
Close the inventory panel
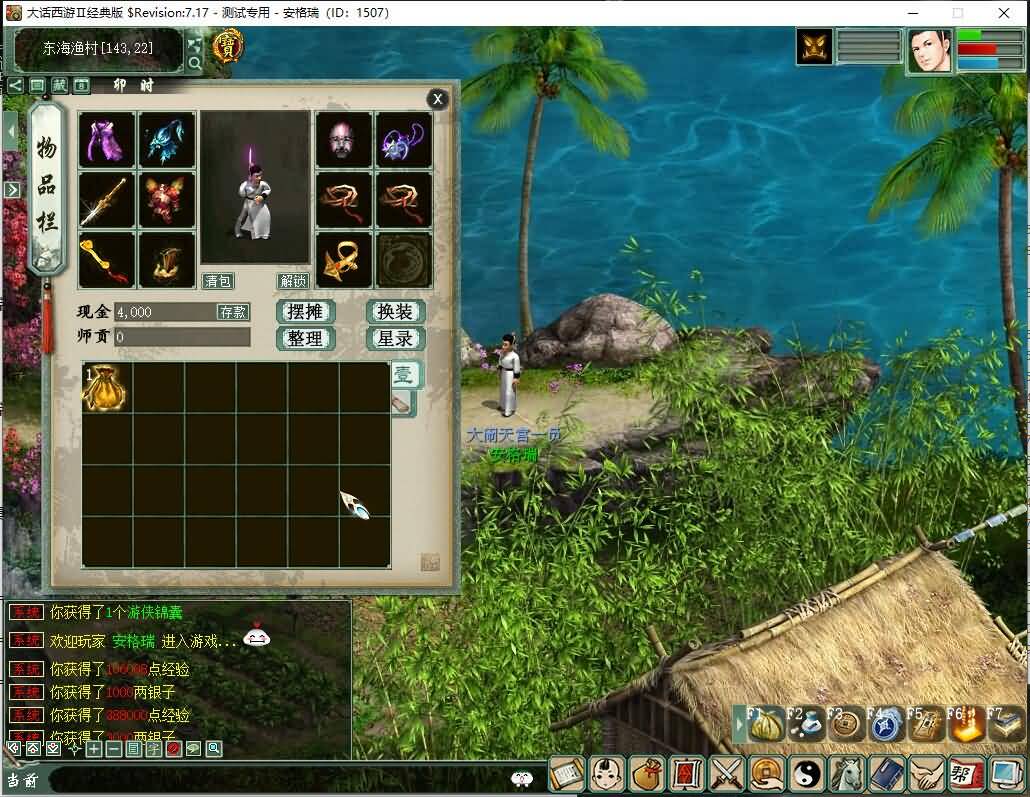coord(437,99)
